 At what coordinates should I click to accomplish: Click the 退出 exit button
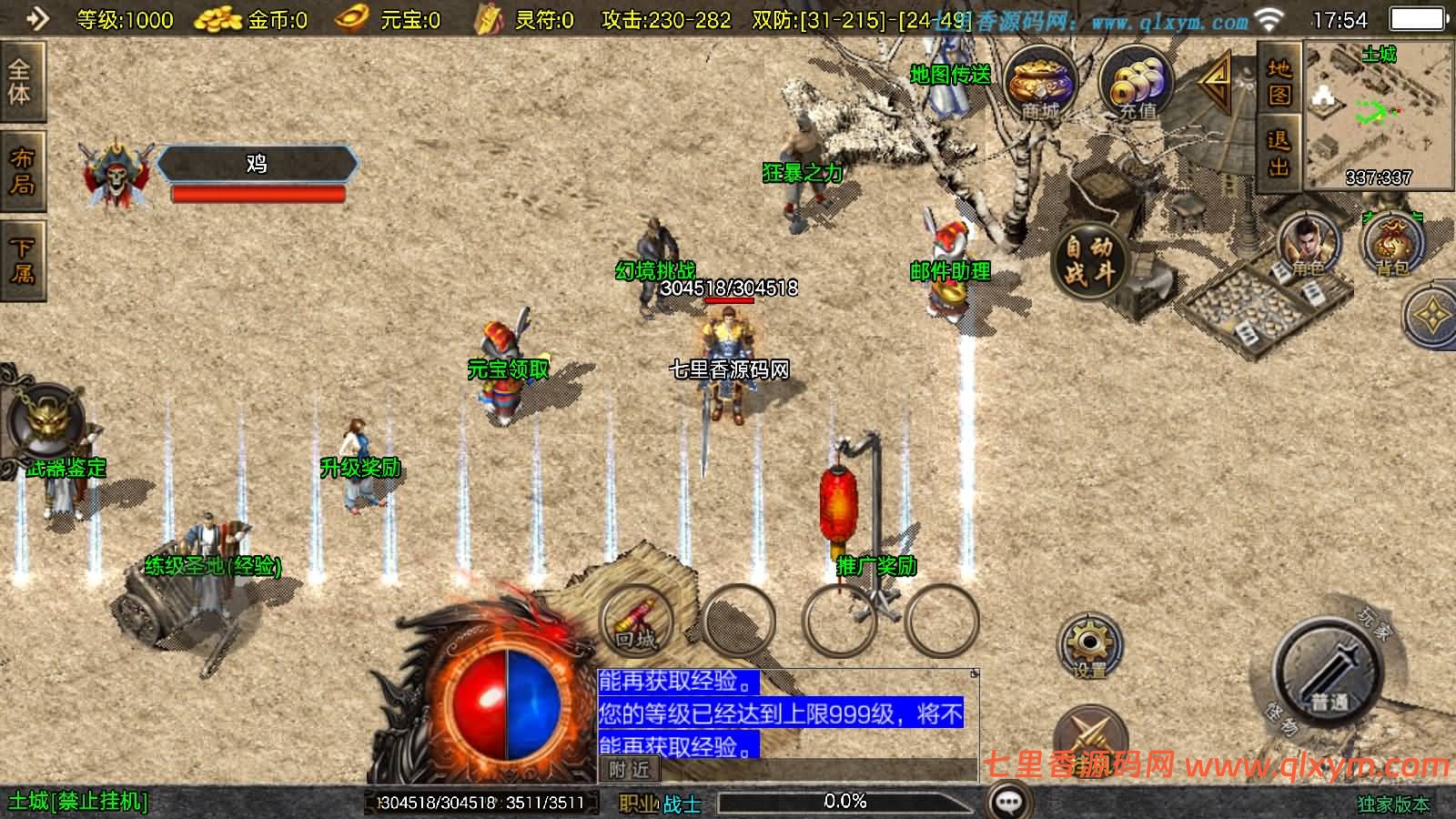pos(1279,153)
